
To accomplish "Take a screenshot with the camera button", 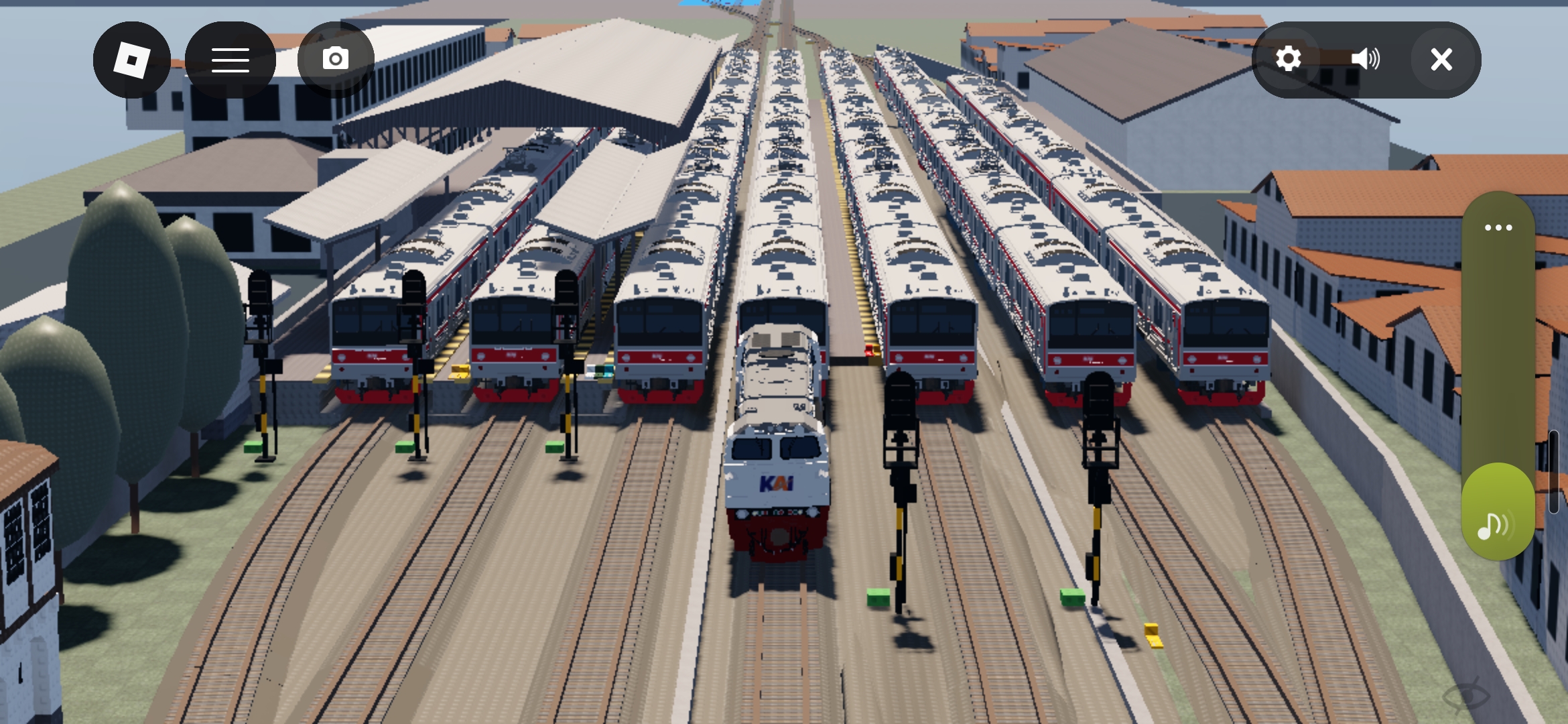I will [x=336, y=60].
